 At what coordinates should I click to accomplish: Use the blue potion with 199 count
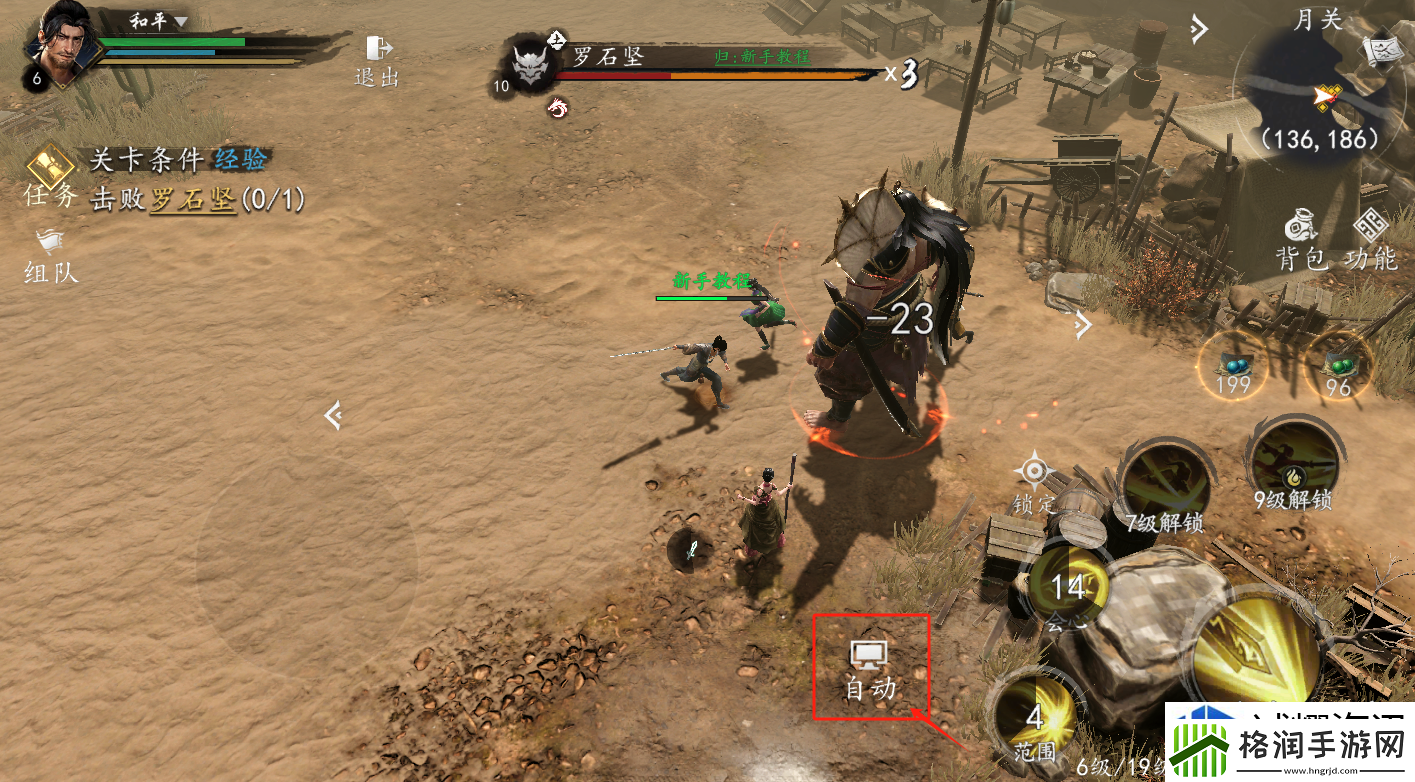(x=1233, y=366)
